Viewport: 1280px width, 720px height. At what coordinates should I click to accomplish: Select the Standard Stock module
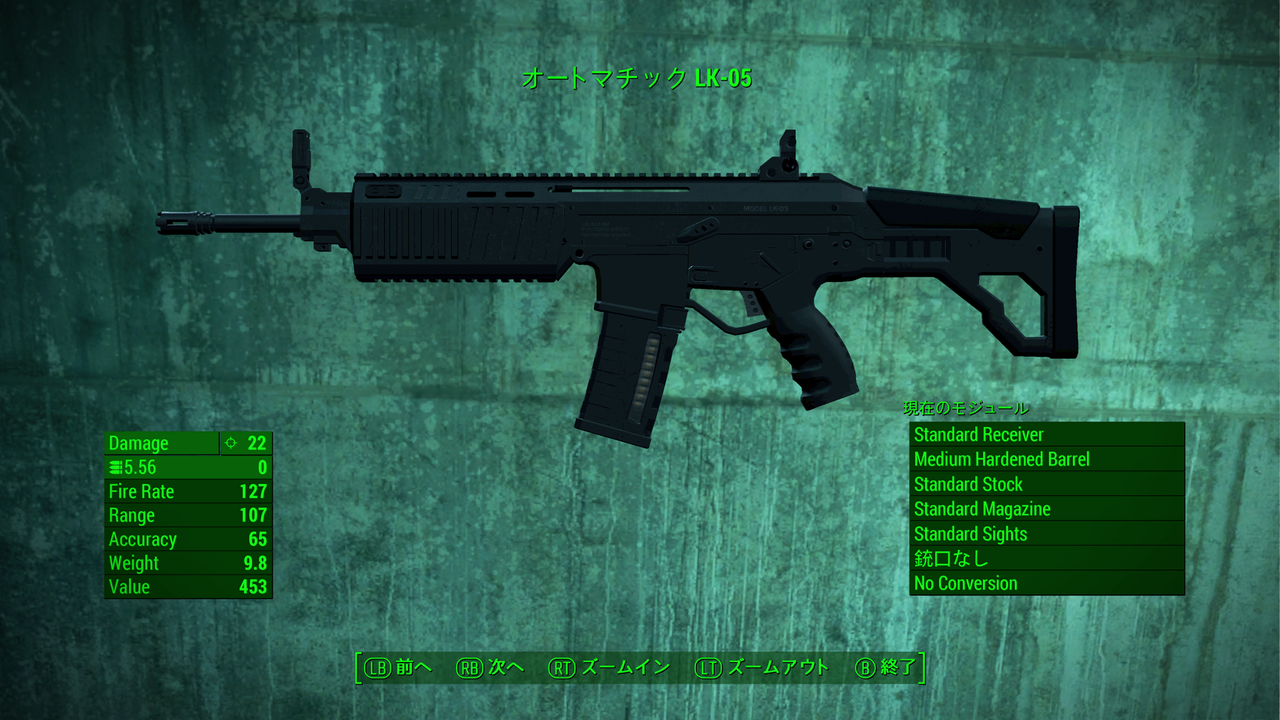click(x=968, y=485)
